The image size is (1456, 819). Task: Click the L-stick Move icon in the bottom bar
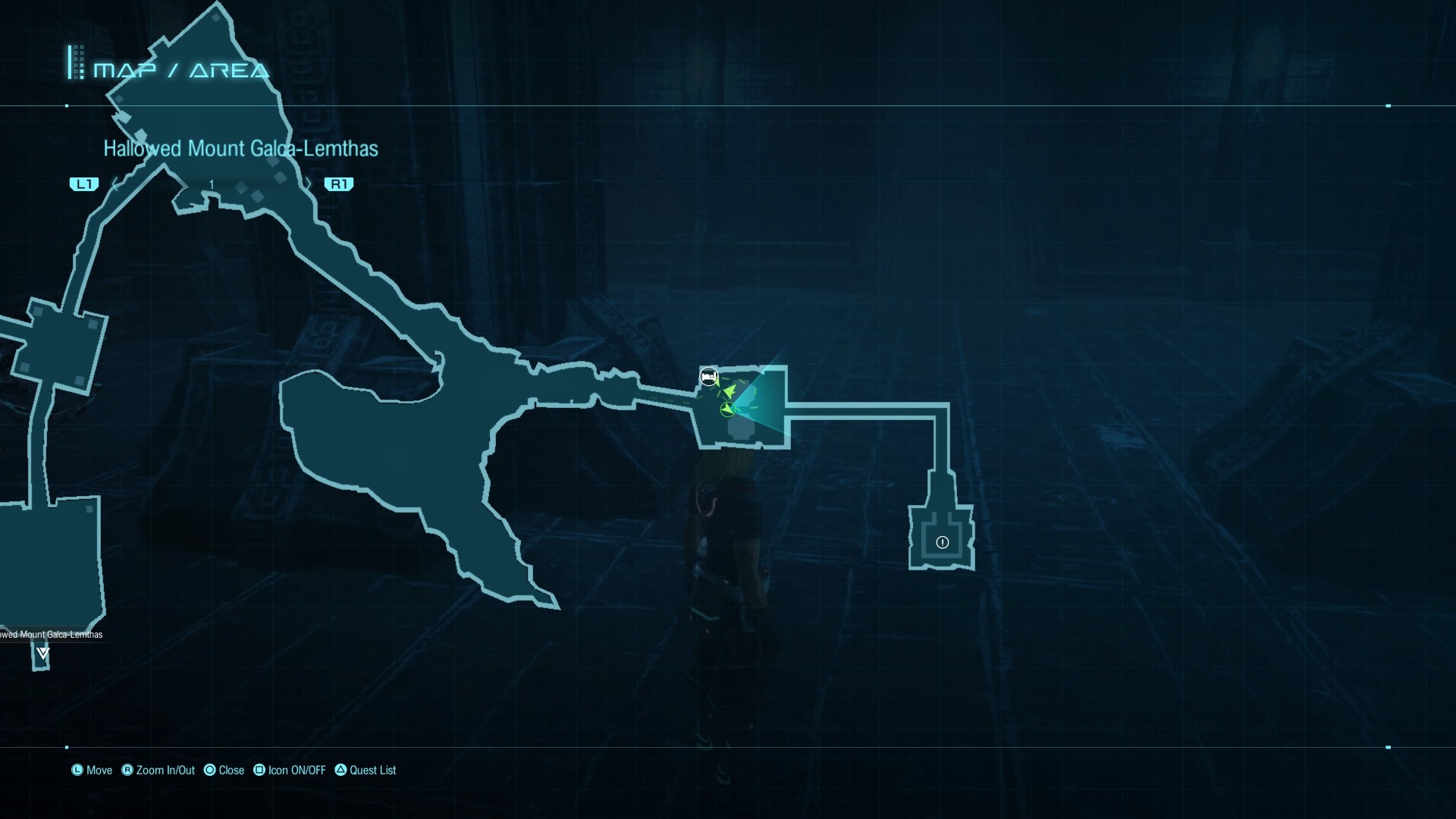click(x=77, y=770)
